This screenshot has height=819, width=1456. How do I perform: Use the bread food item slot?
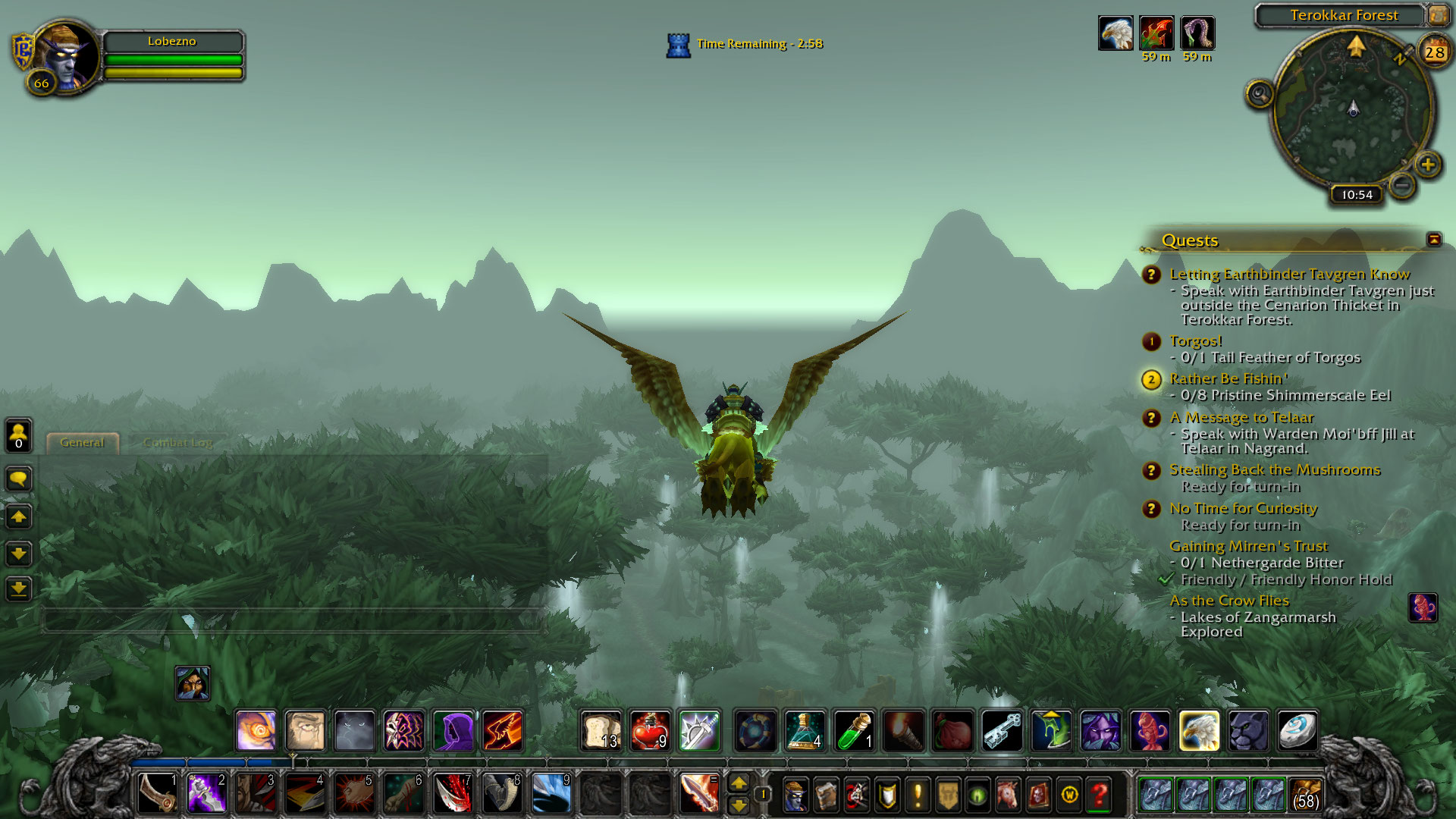pos(601,731)
